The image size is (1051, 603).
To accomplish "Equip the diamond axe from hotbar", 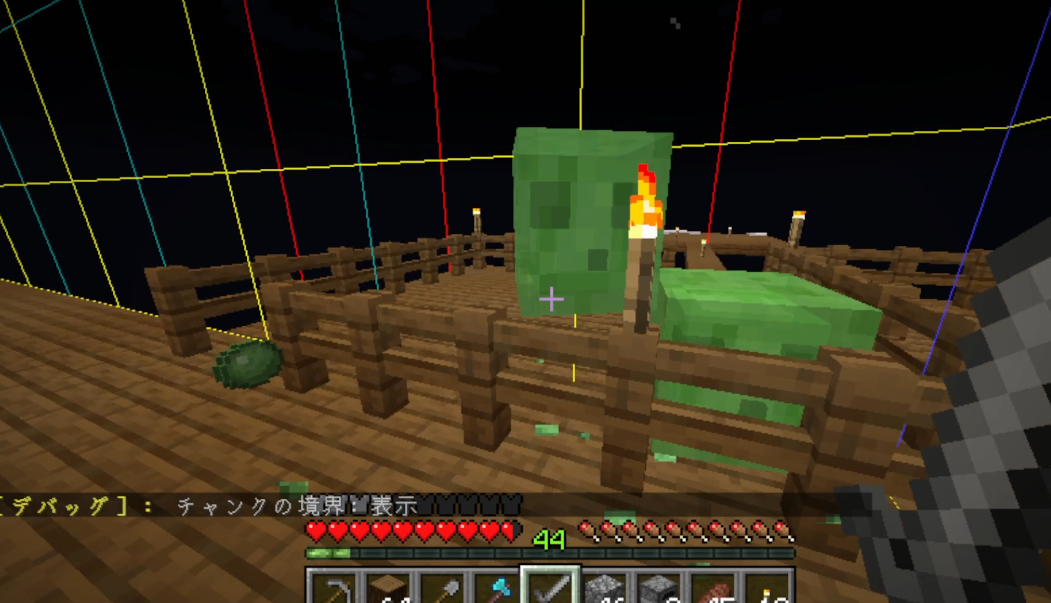I will [496, 590].
